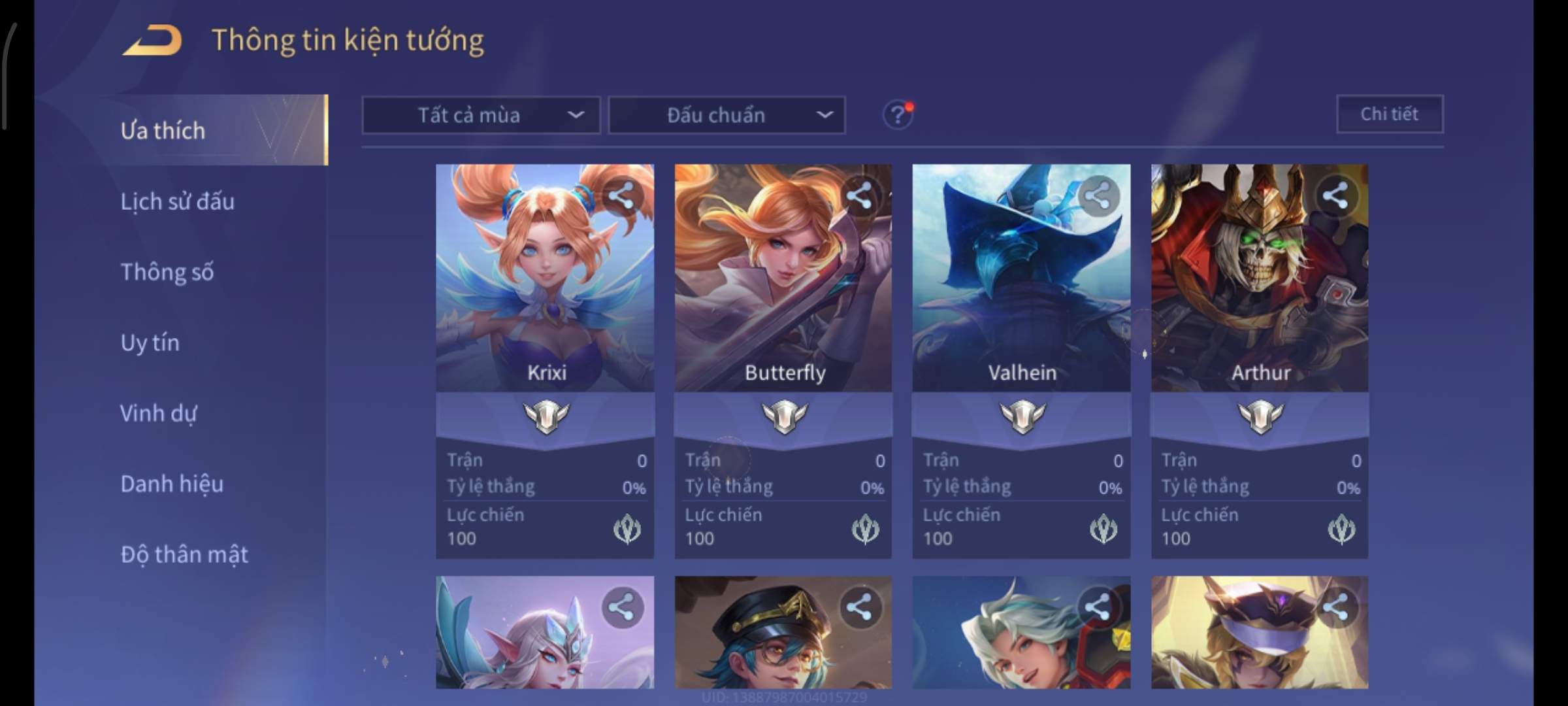Open the Đấu chuẩn mode dropdown
Screen dimensions: 1568x706
[727, 116]
